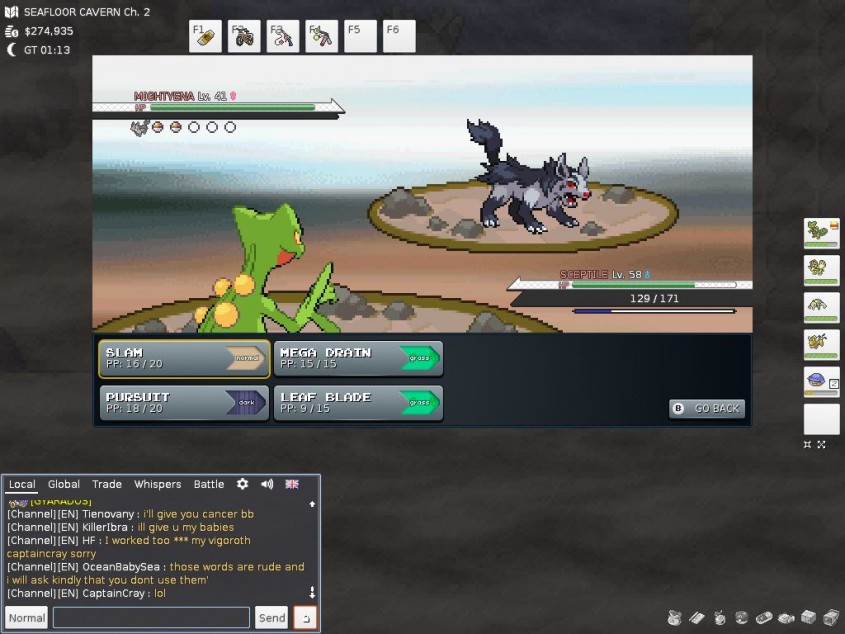Screen dimensions: 845x634
Task: Change the Normal chat mode button
Action: tap(27, 618)
